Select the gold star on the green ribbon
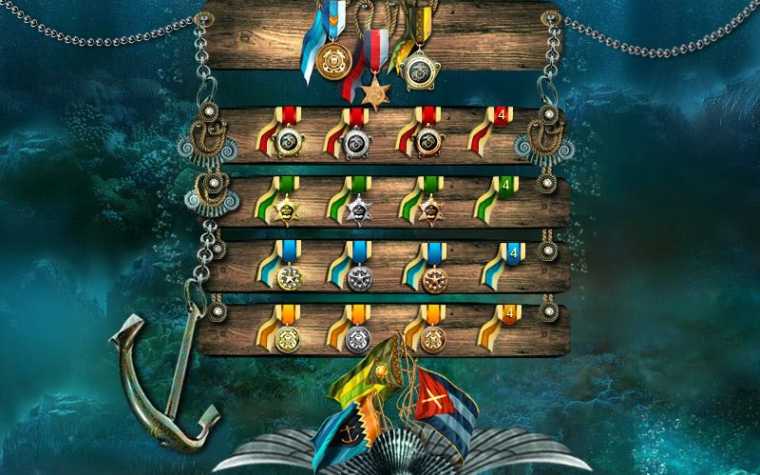The width and height of the screenshot is (760, 475). [x=288, y=209]
